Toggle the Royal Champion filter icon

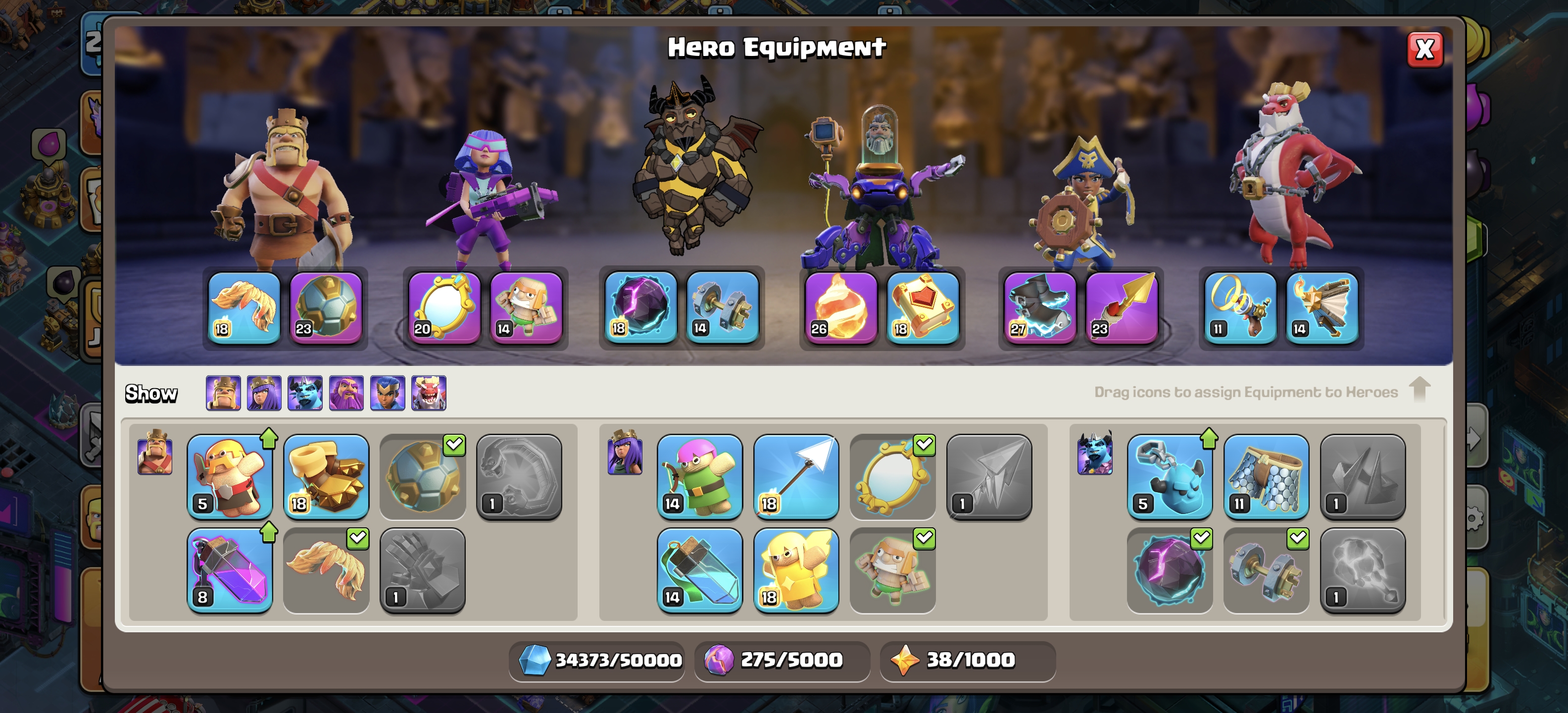[x=388, y=393]
